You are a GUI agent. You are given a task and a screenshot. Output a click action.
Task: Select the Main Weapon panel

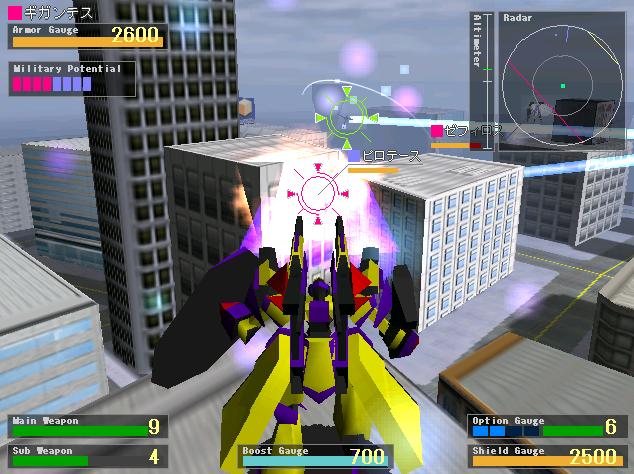click(84, 427)
